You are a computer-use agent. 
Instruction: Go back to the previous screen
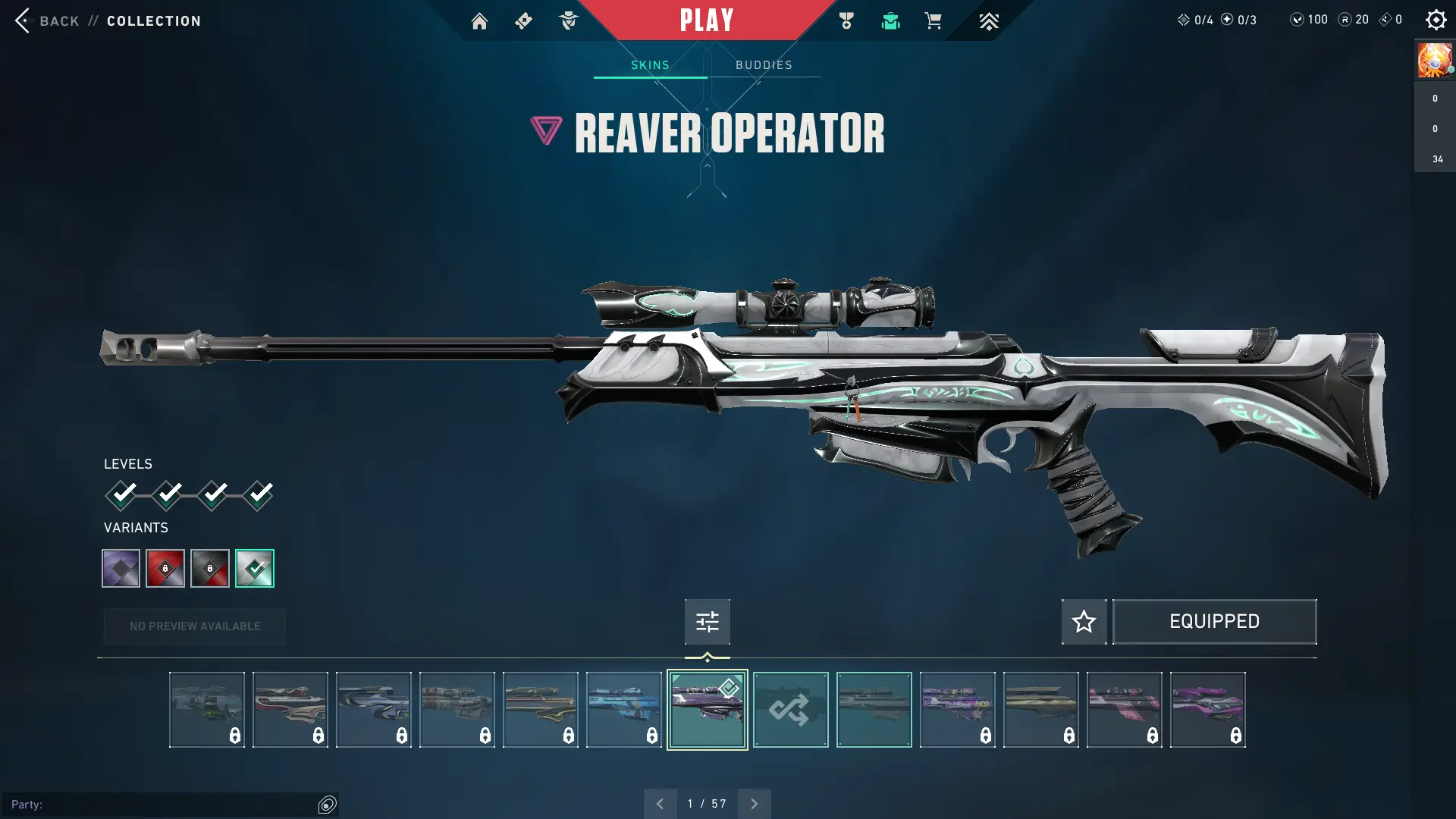coord(47,20)
